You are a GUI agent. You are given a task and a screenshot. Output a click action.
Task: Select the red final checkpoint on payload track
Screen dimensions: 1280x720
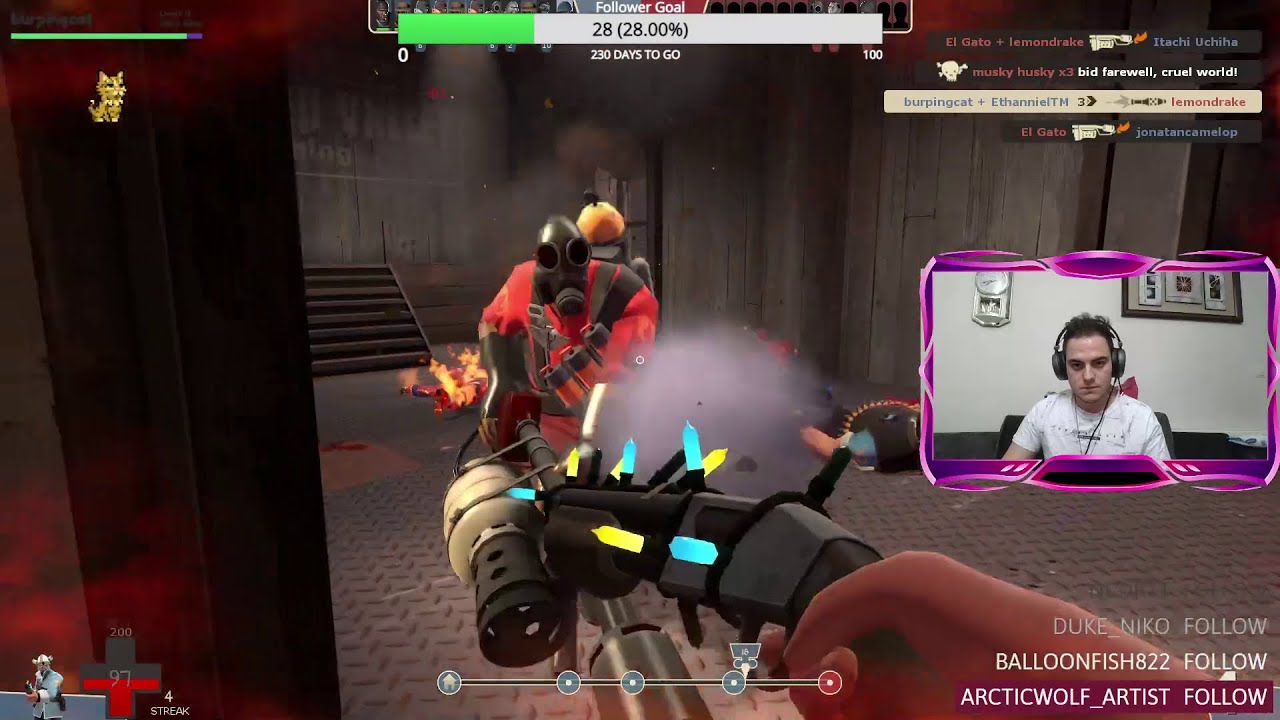[829, 682]
